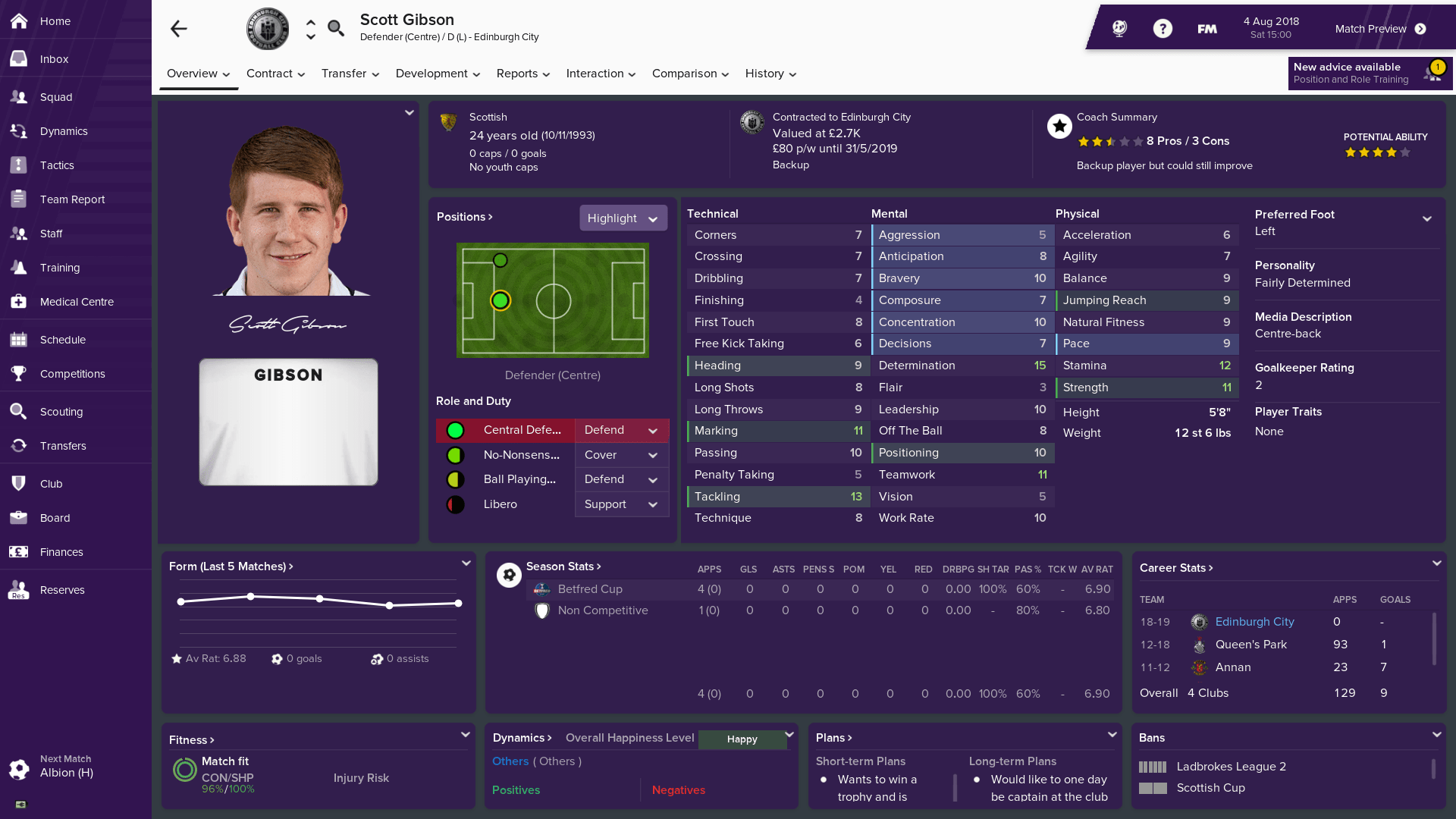Open the Comparison tab menu
1456x819 pixels.
point(690,74)
